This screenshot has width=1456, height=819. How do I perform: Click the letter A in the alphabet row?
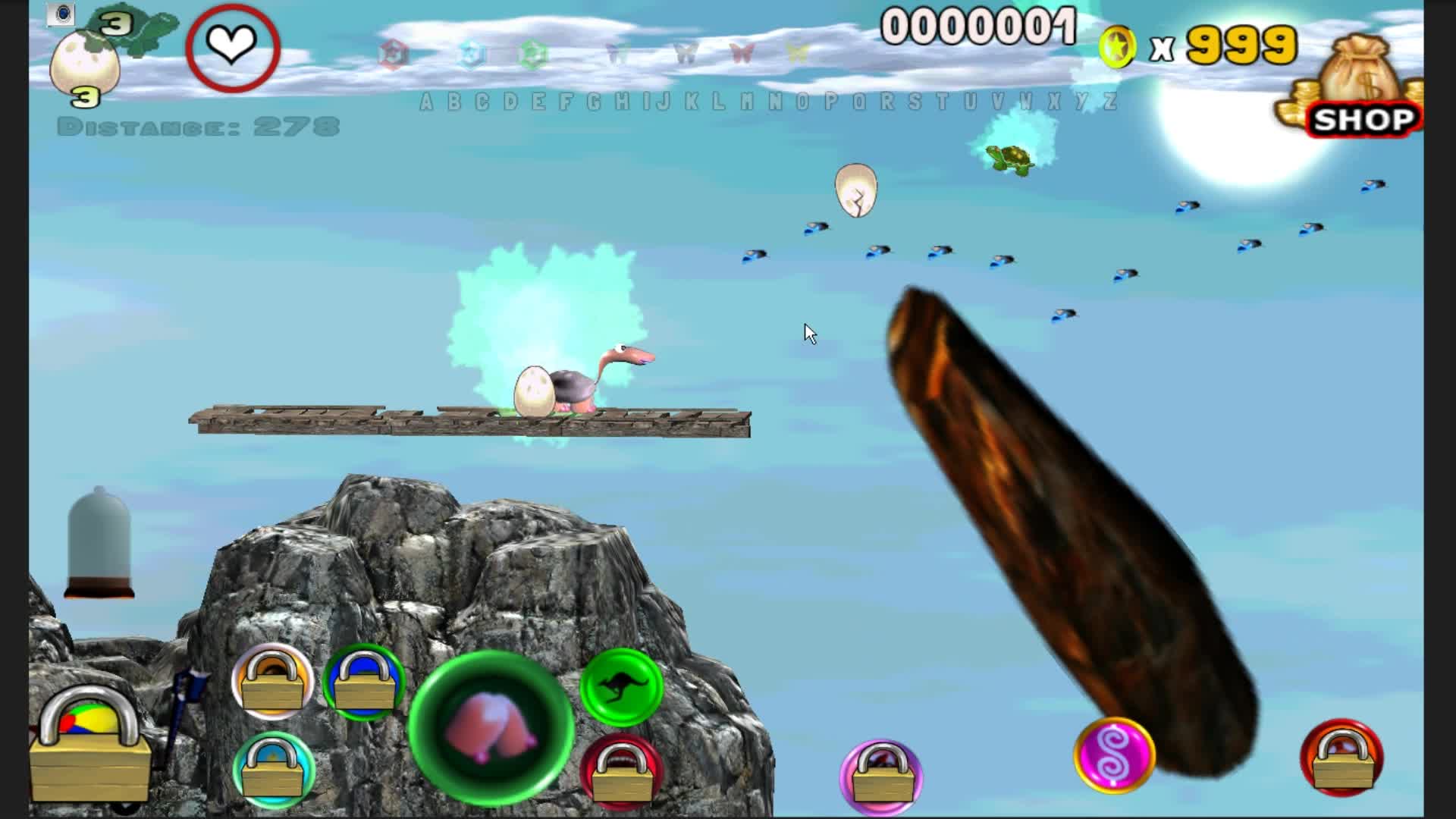point(425,104)
